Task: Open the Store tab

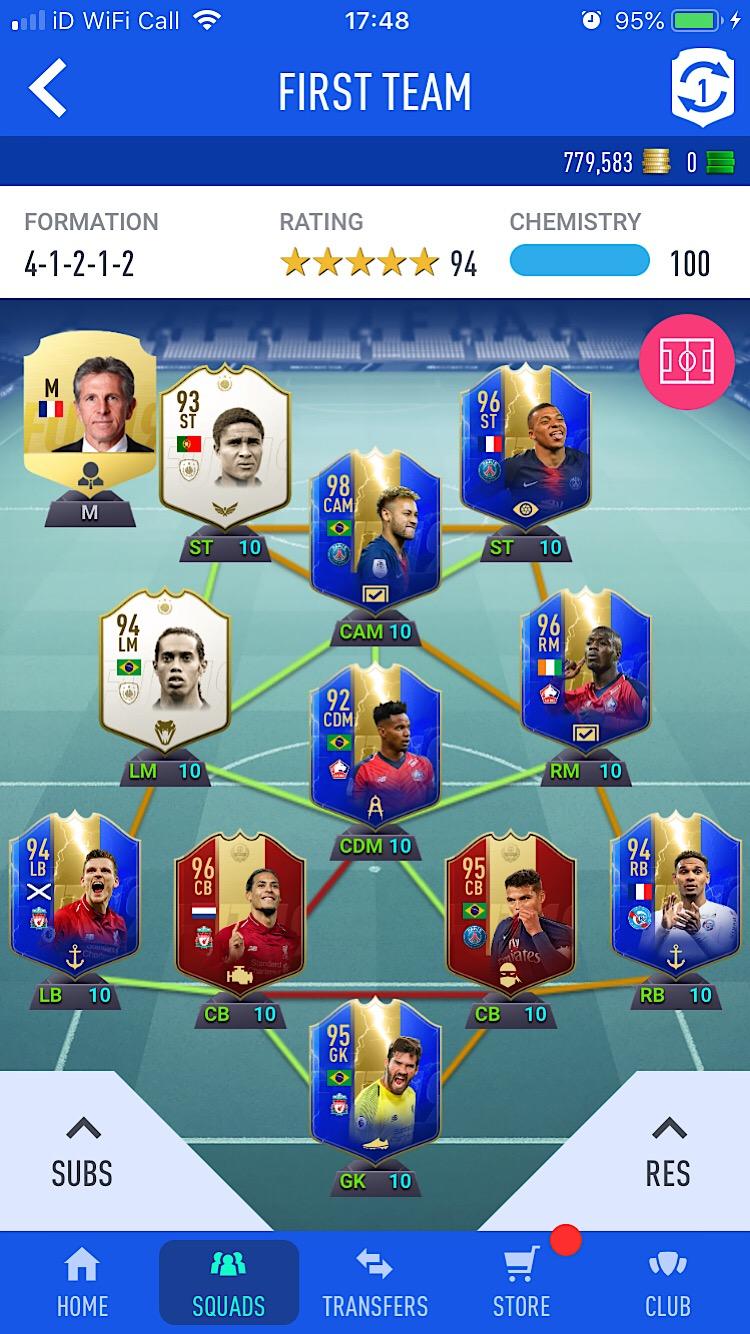Action: coord(521,1283)
